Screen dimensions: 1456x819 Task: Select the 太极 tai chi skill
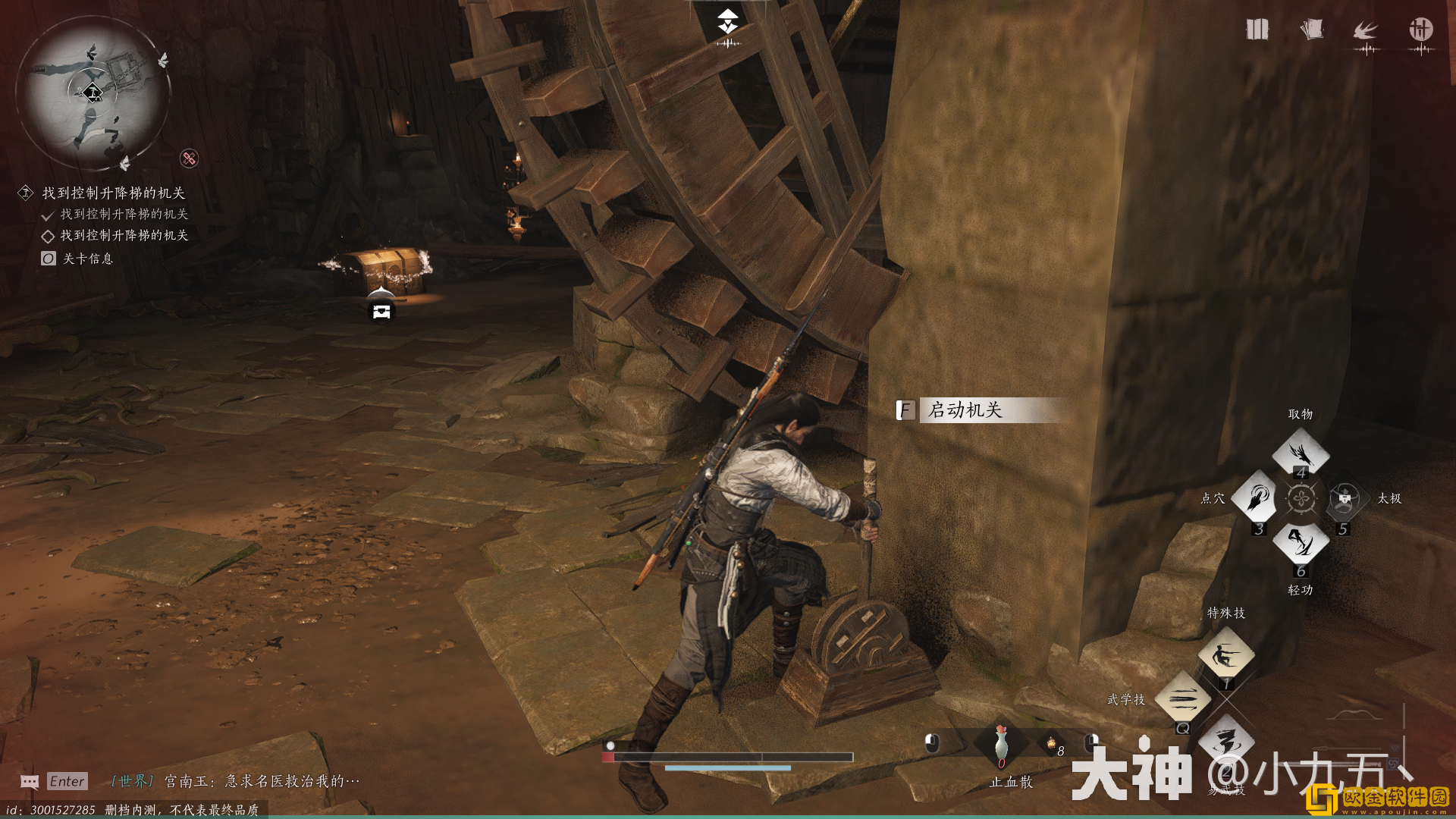pos(1345,497)
